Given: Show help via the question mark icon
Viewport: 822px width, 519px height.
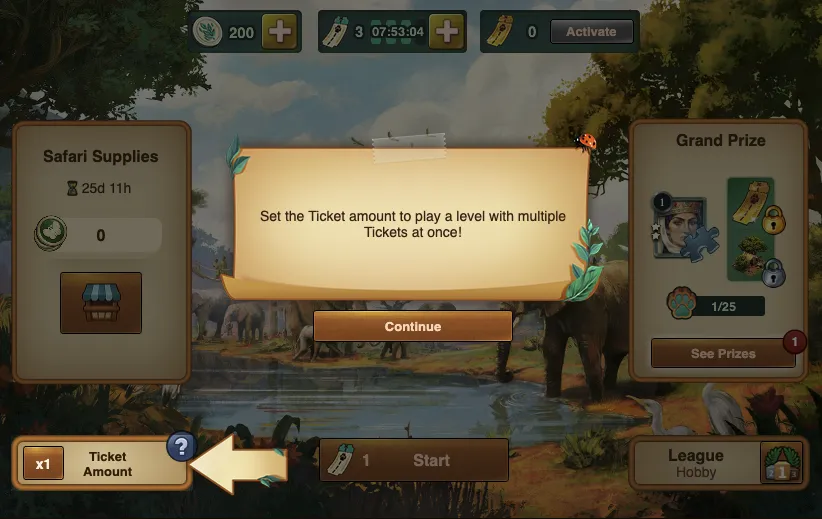Looking at the screenshot, I should click(180, 447).
